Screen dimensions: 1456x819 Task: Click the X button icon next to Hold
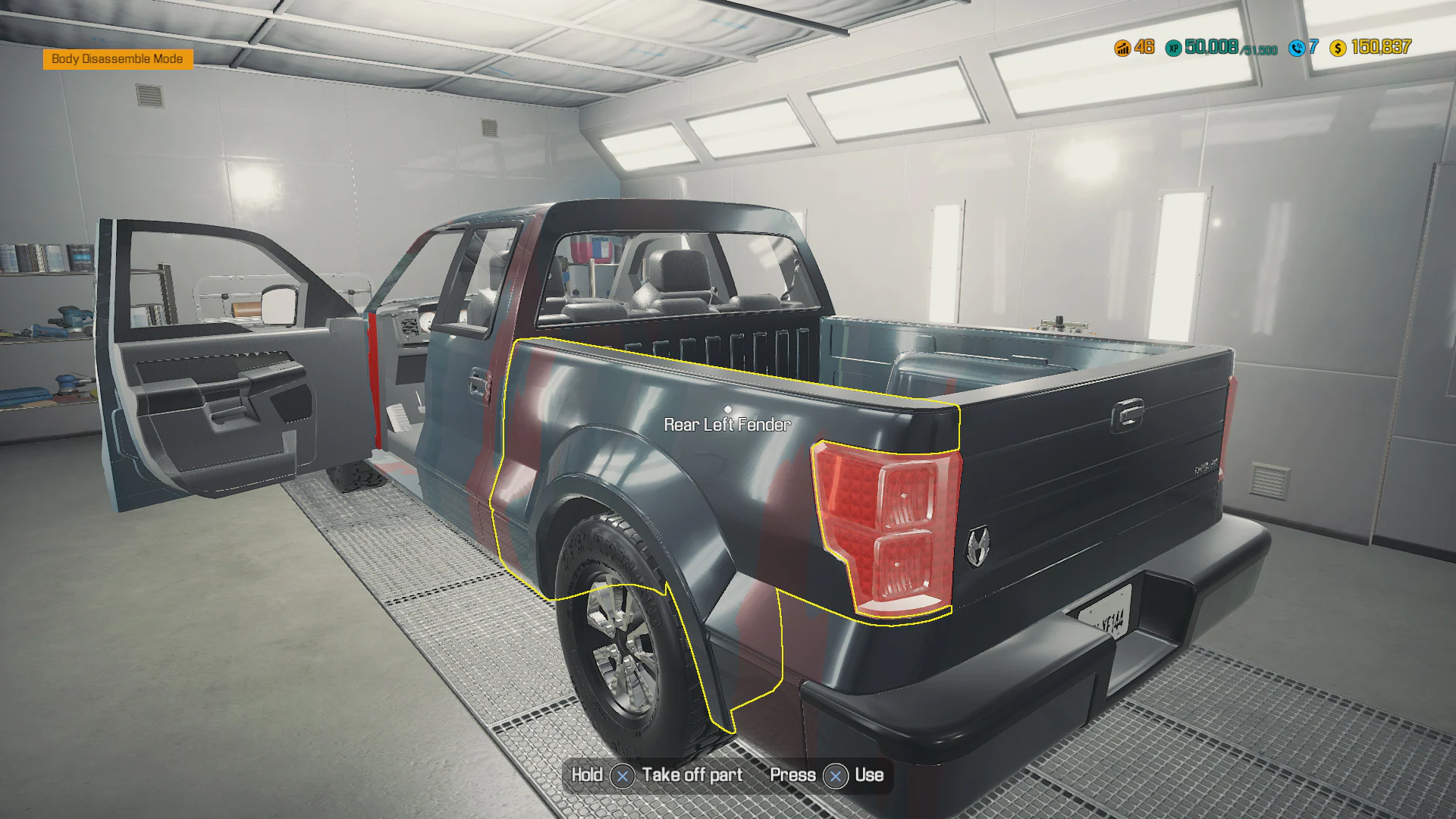tap(622, 776)
